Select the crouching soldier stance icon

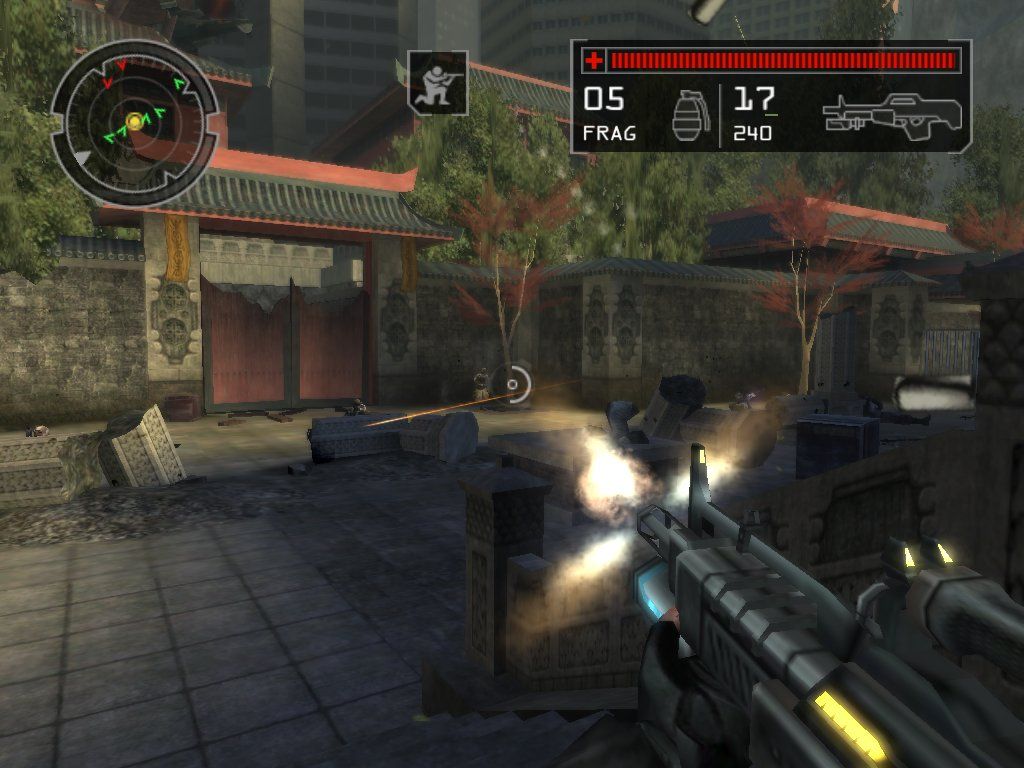(x=438, y=83)
